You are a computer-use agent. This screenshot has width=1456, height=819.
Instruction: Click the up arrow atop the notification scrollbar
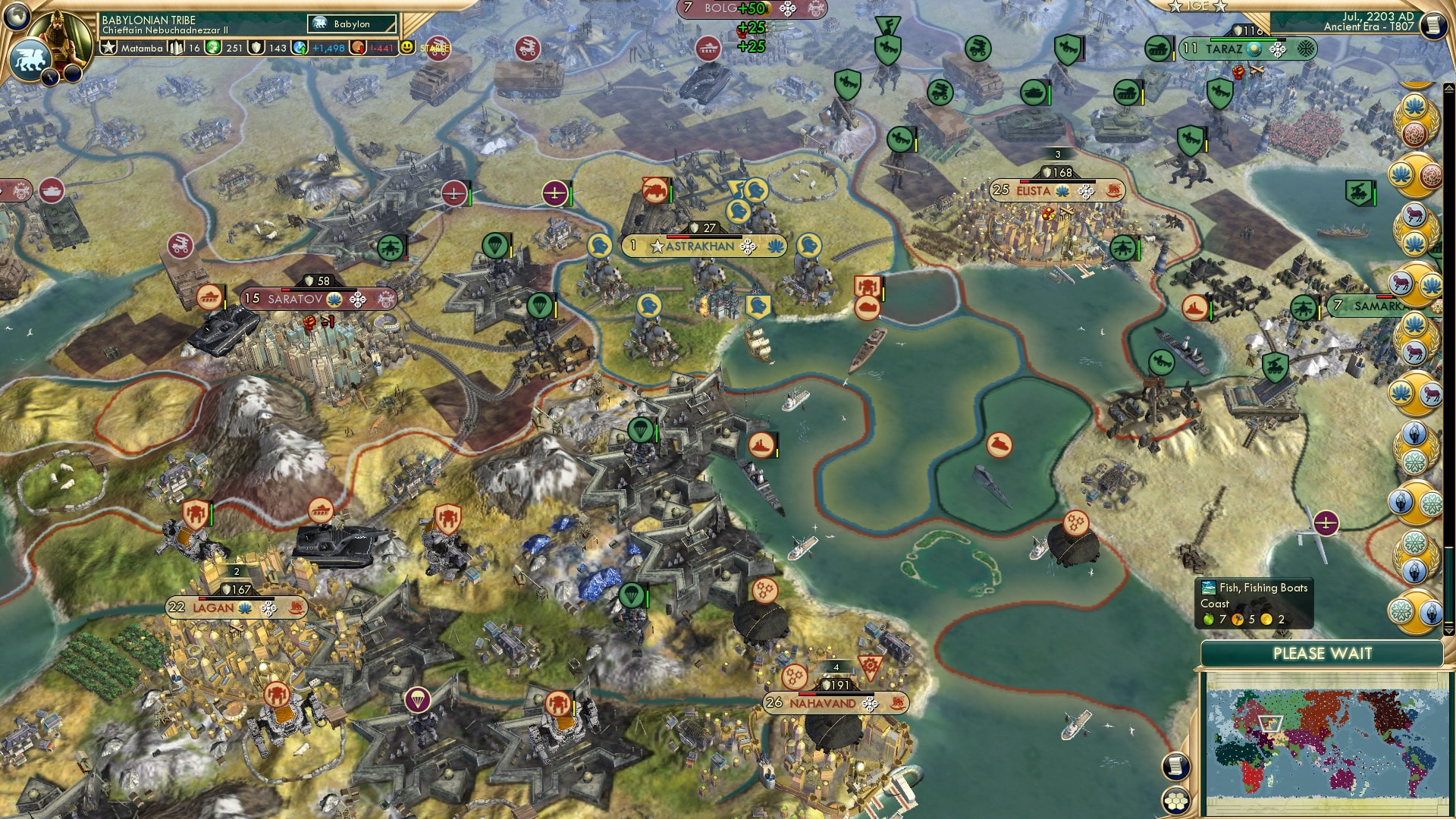tap(1448, 89)
